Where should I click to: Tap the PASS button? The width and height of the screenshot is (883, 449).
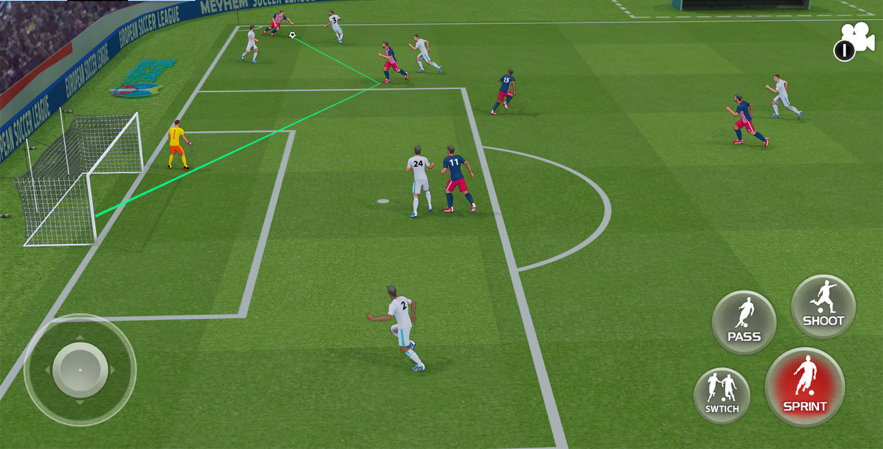[x=744, y=322]
